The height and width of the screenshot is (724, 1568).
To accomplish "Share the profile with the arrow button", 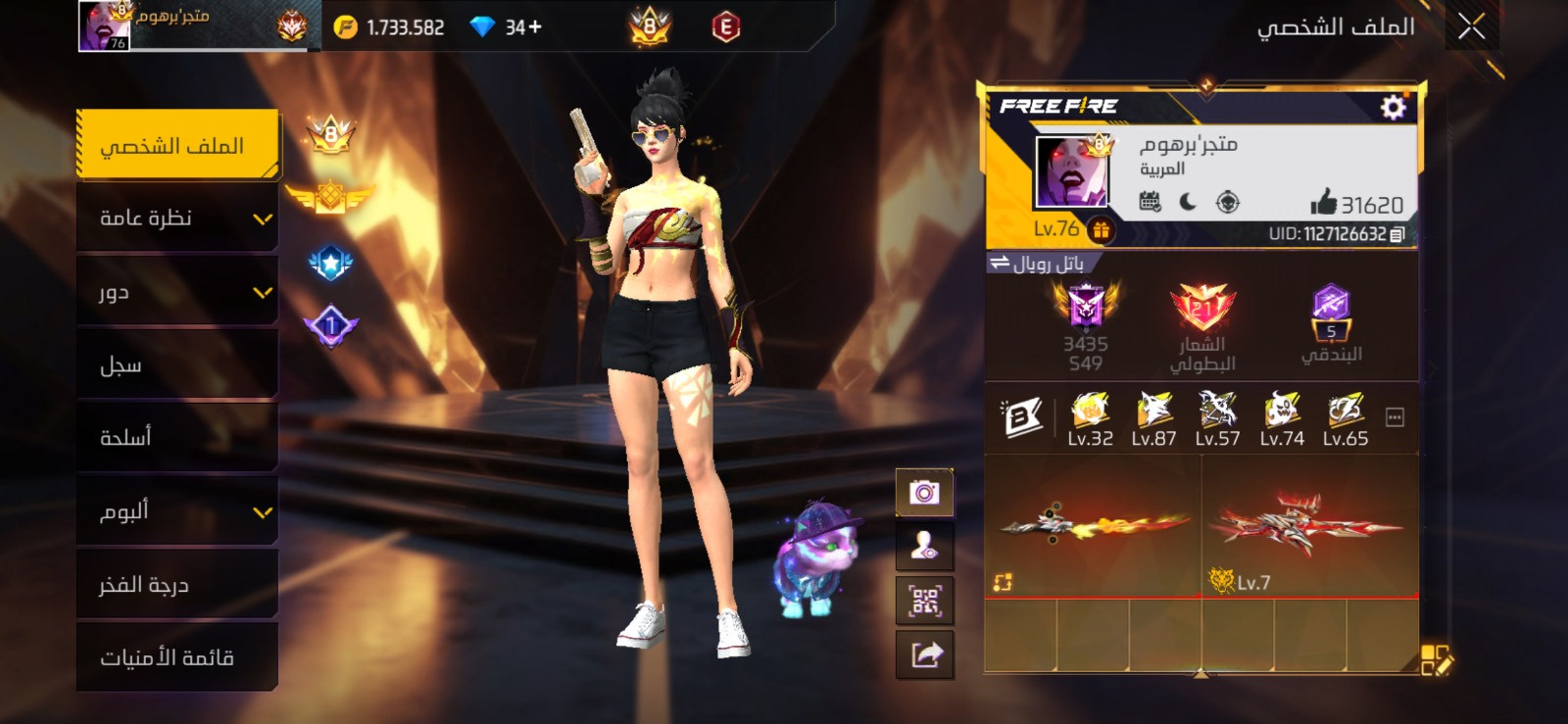I will [924, 653].
